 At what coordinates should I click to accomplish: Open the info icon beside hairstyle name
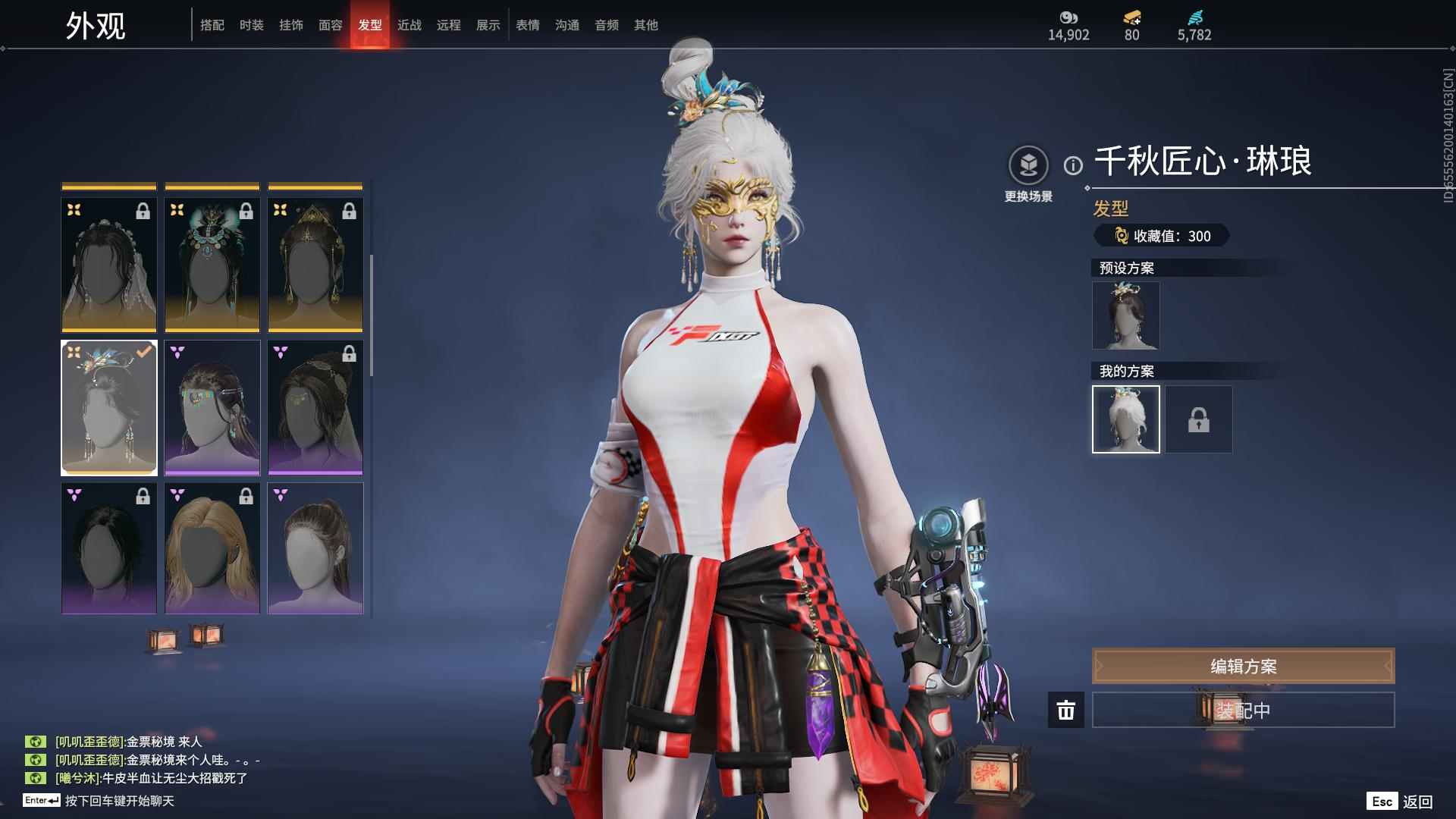click(x=1073, y=165)
